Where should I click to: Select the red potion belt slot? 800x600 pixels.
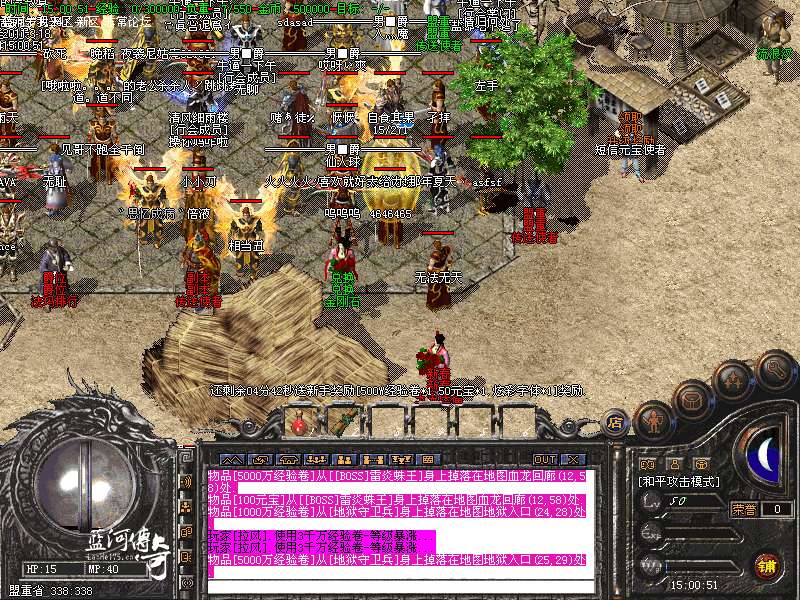coord(298,424)
